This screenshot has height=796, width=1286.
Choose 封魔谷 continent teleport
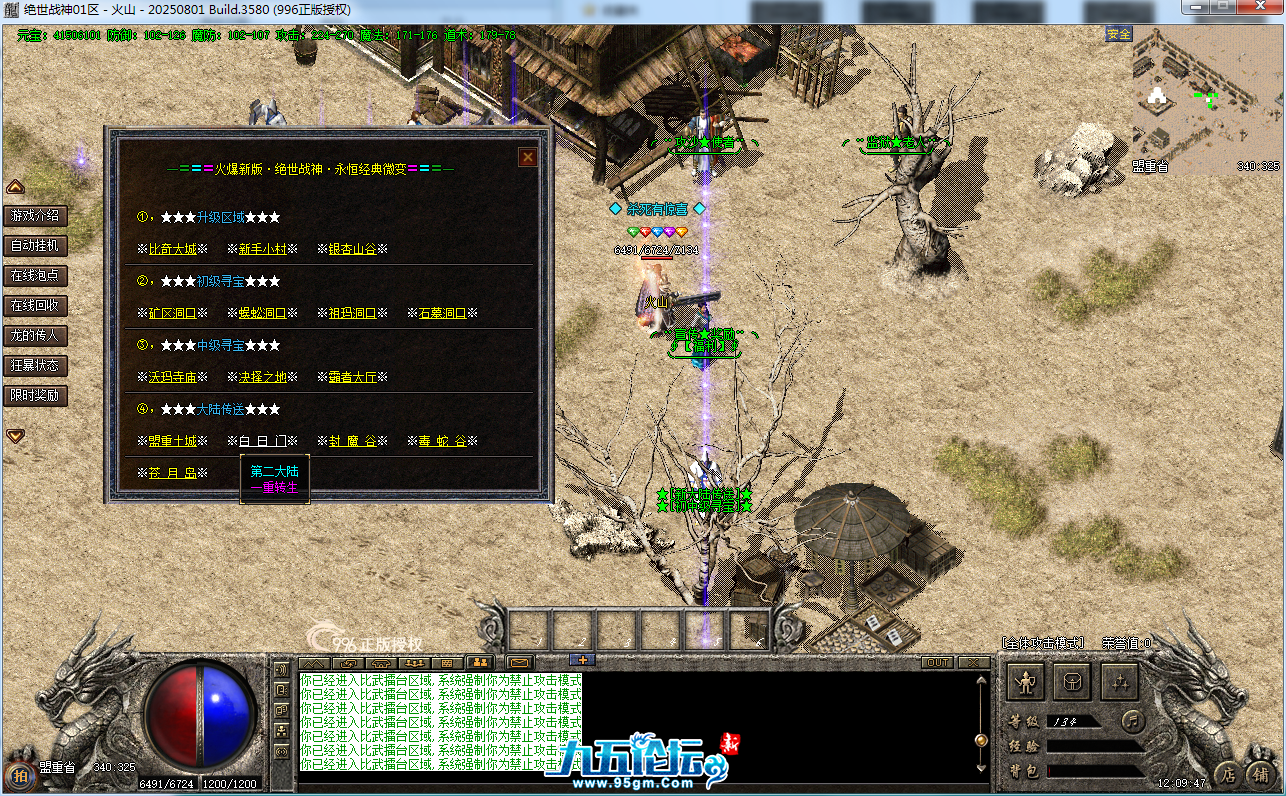coord(352,441)
